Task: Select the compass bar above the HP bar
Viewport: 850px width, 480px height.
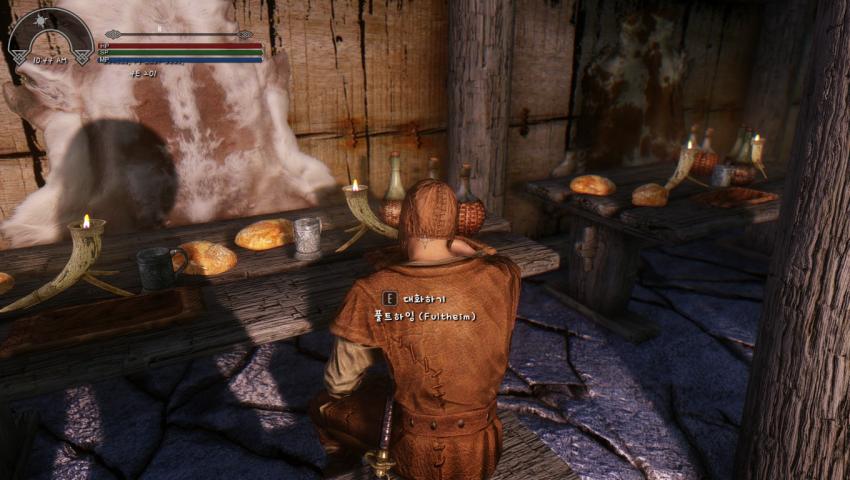Action: (x=178, y=35)
